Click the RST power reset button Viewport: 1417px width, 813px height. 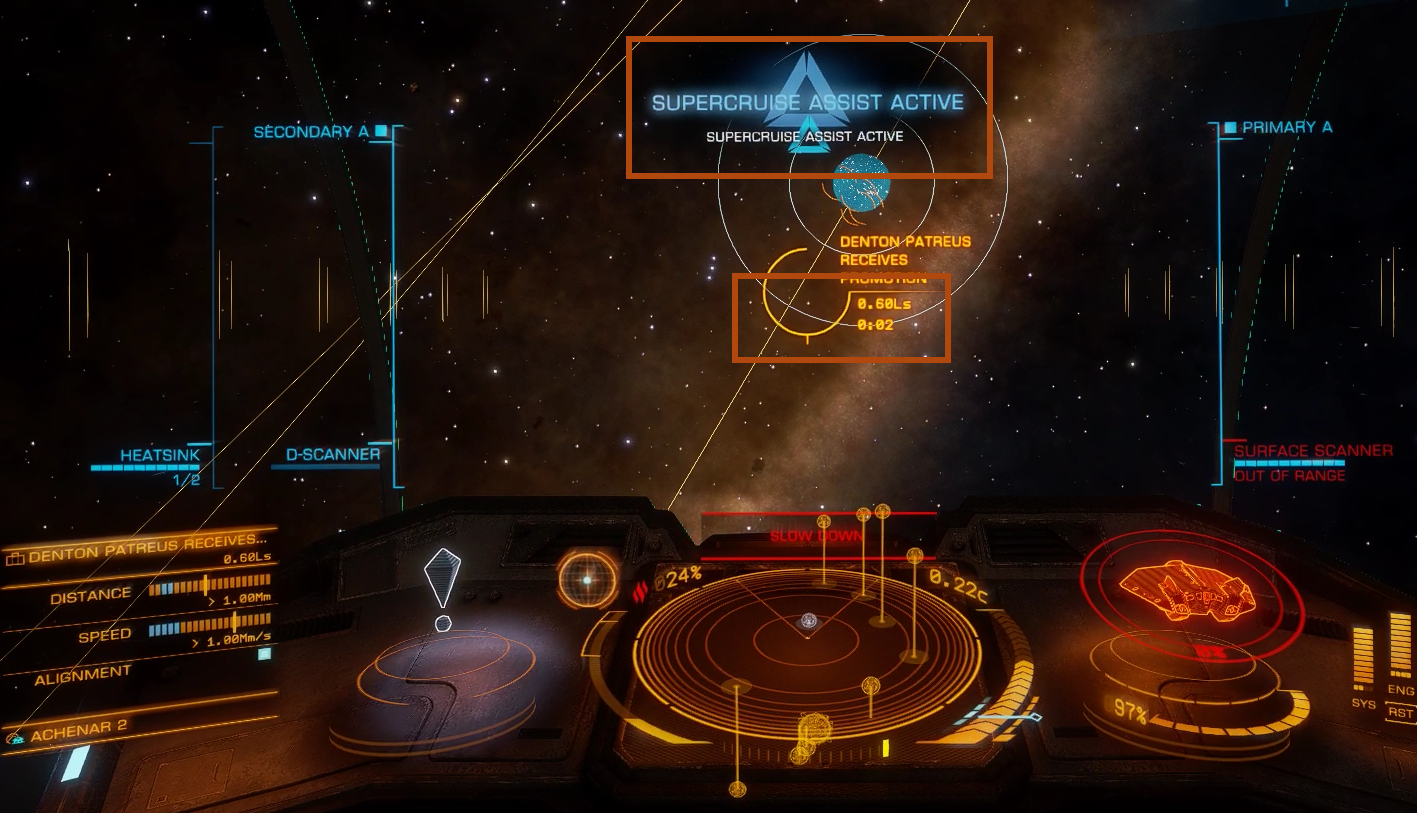(1400, 713)
